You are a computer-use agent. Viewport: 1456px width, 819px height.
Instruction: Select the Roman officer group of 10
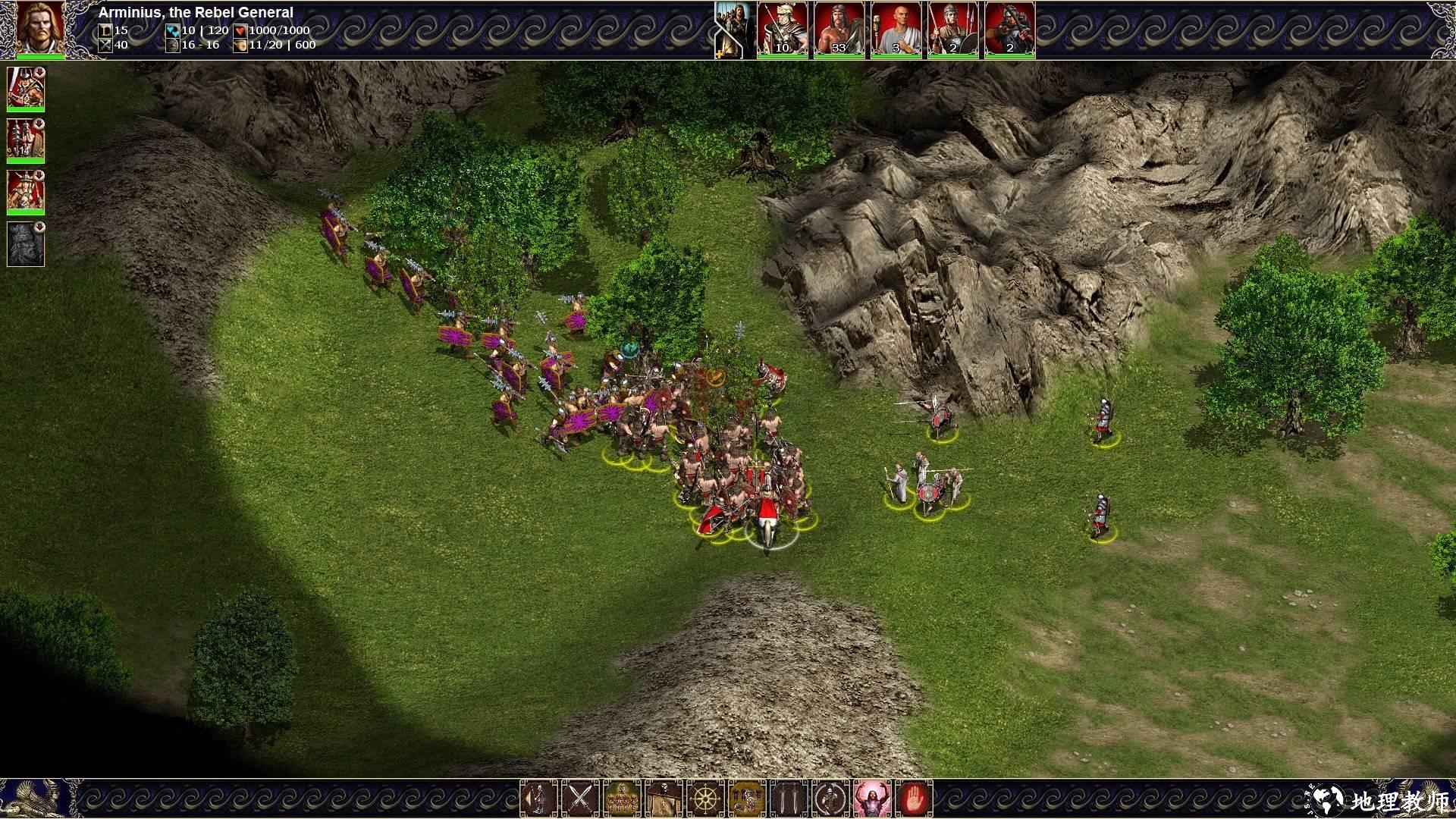[x=782, y=30]
